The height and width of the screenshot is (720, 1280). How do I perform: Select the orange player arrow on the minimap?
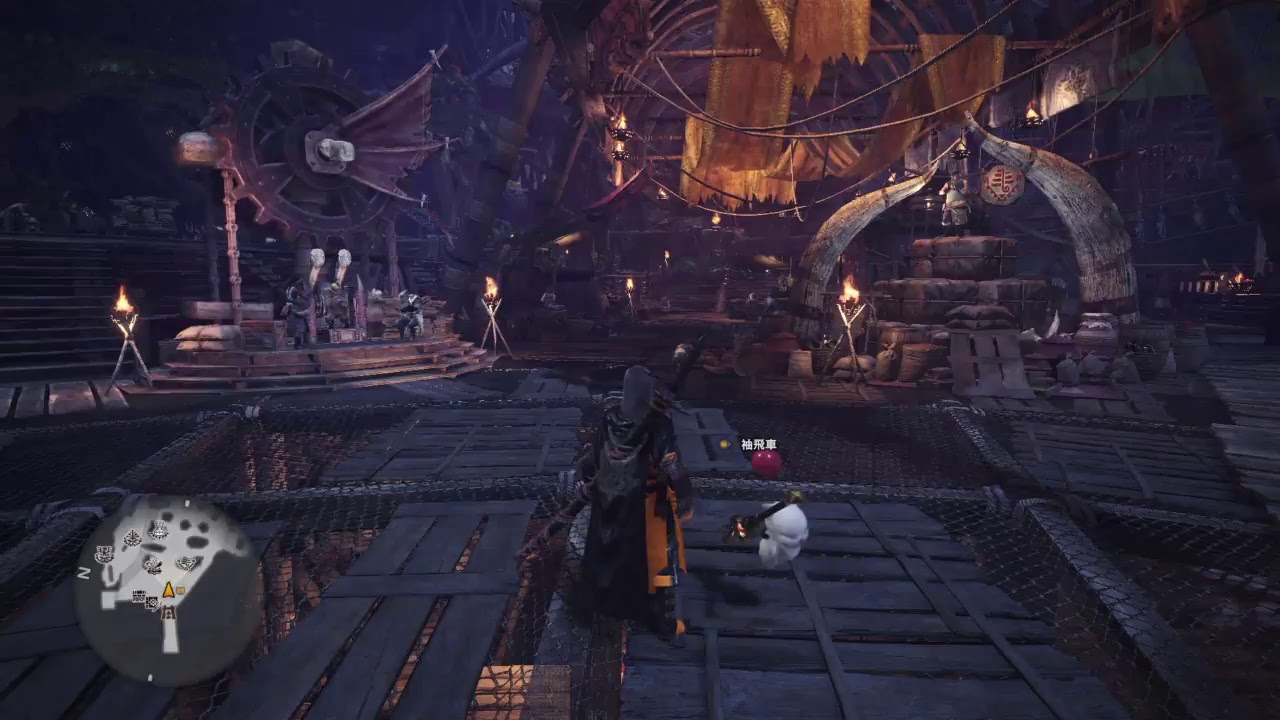(168, 590)
